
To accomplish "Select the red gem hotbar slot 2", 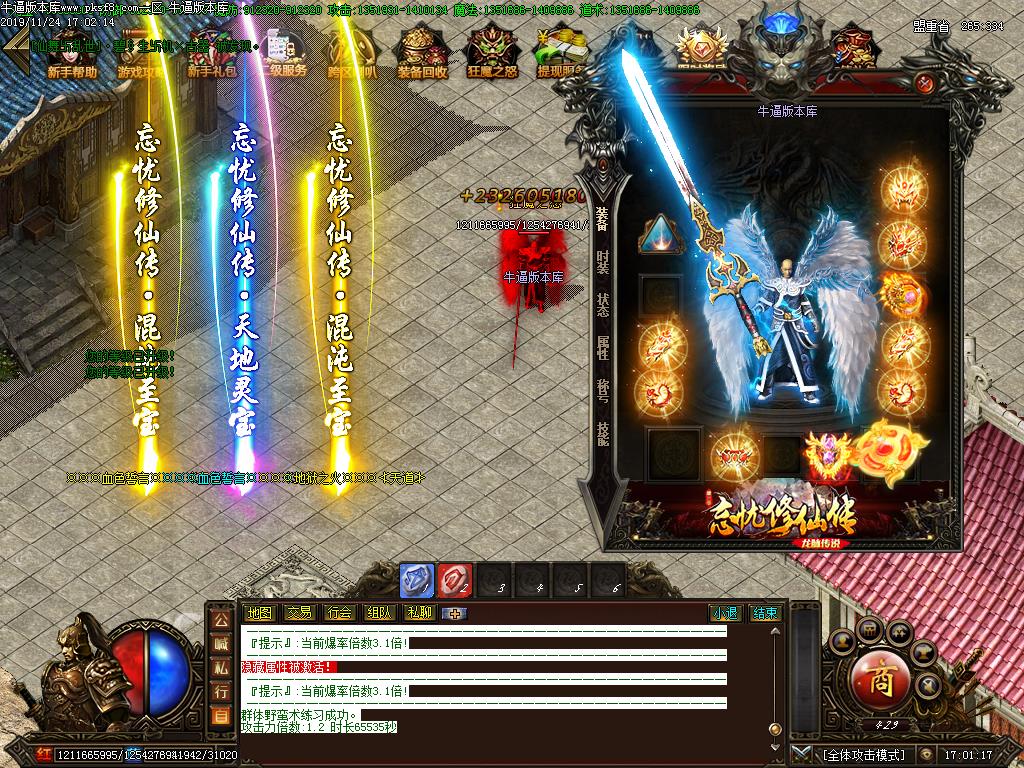I will (455, 581).
